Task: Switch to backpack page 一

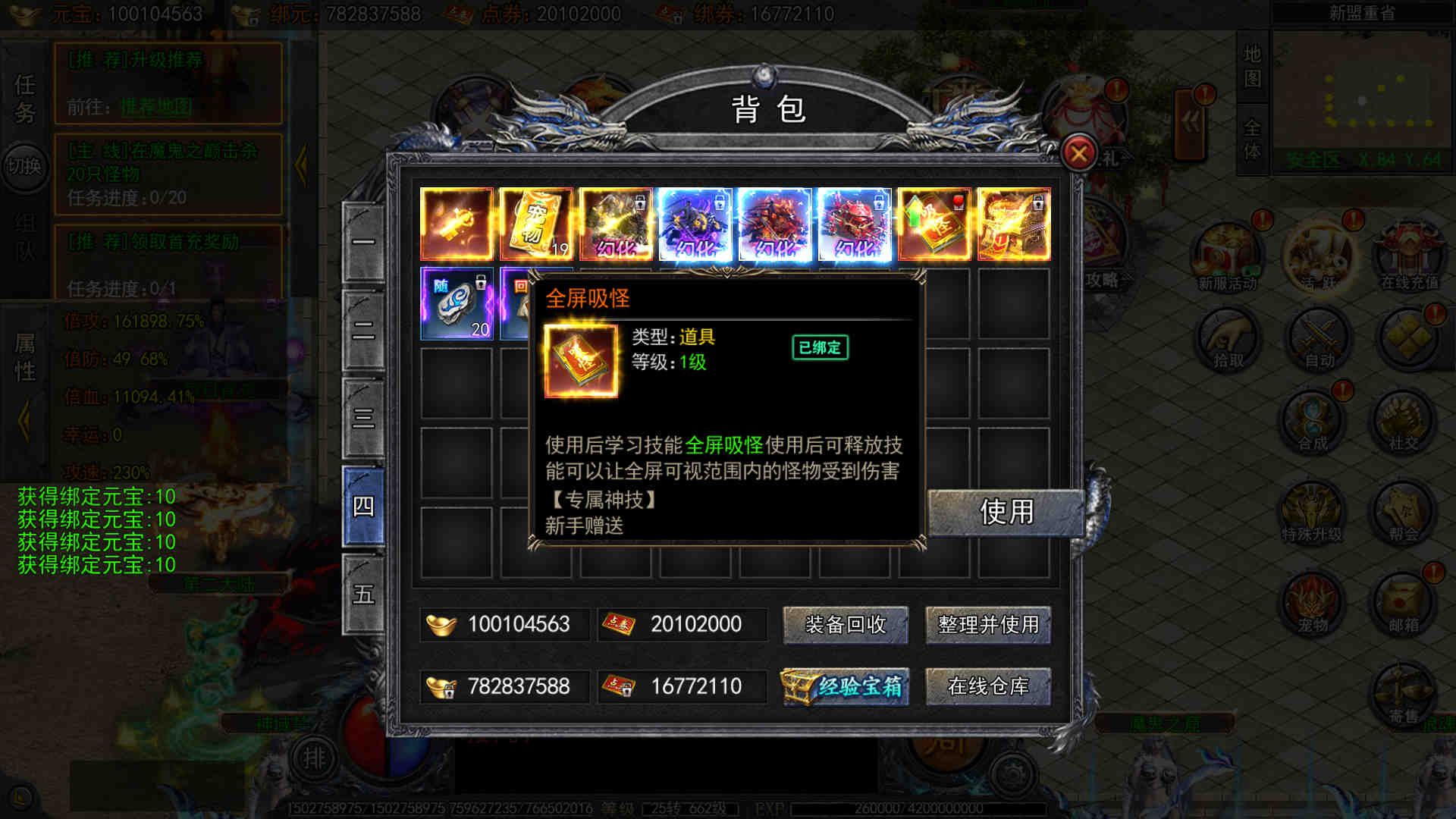Action: click(363, 243)
